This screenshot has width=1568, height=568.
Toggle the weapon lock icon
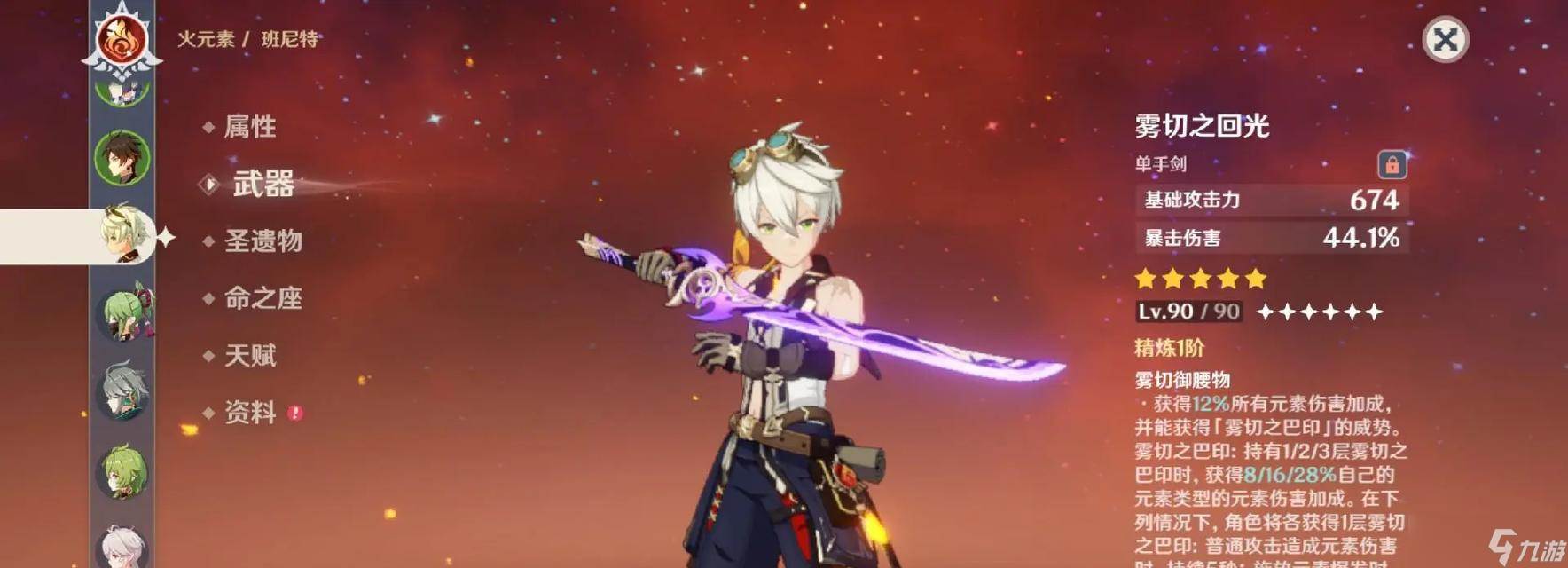point(1392,165)
